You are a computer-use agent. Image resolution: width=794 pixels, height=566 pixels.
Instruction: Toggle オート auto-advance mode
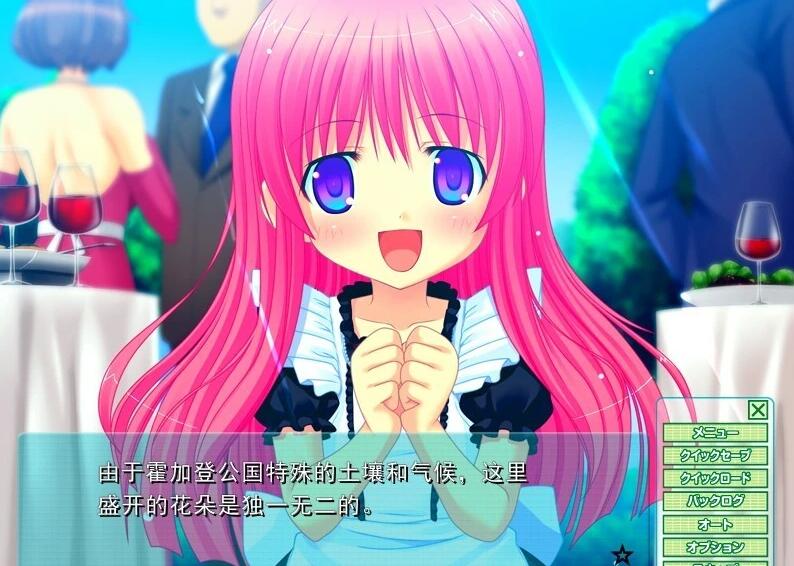[x=714, y=525]
